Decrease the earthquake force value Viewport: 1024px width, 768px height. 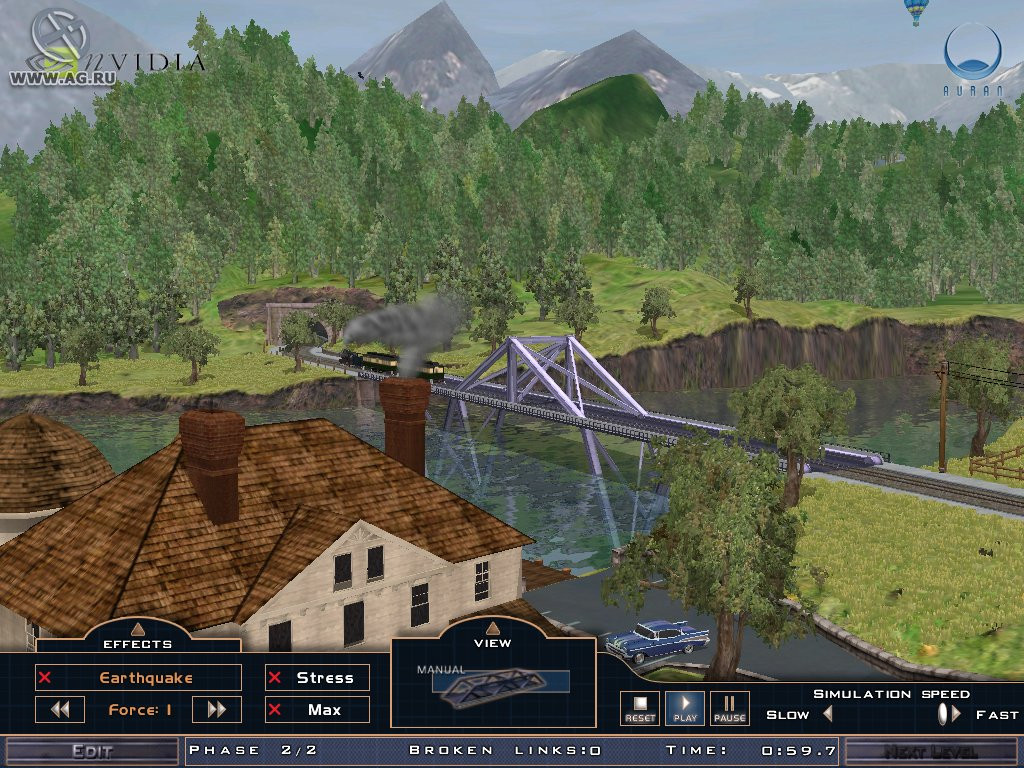pos(60,710)
